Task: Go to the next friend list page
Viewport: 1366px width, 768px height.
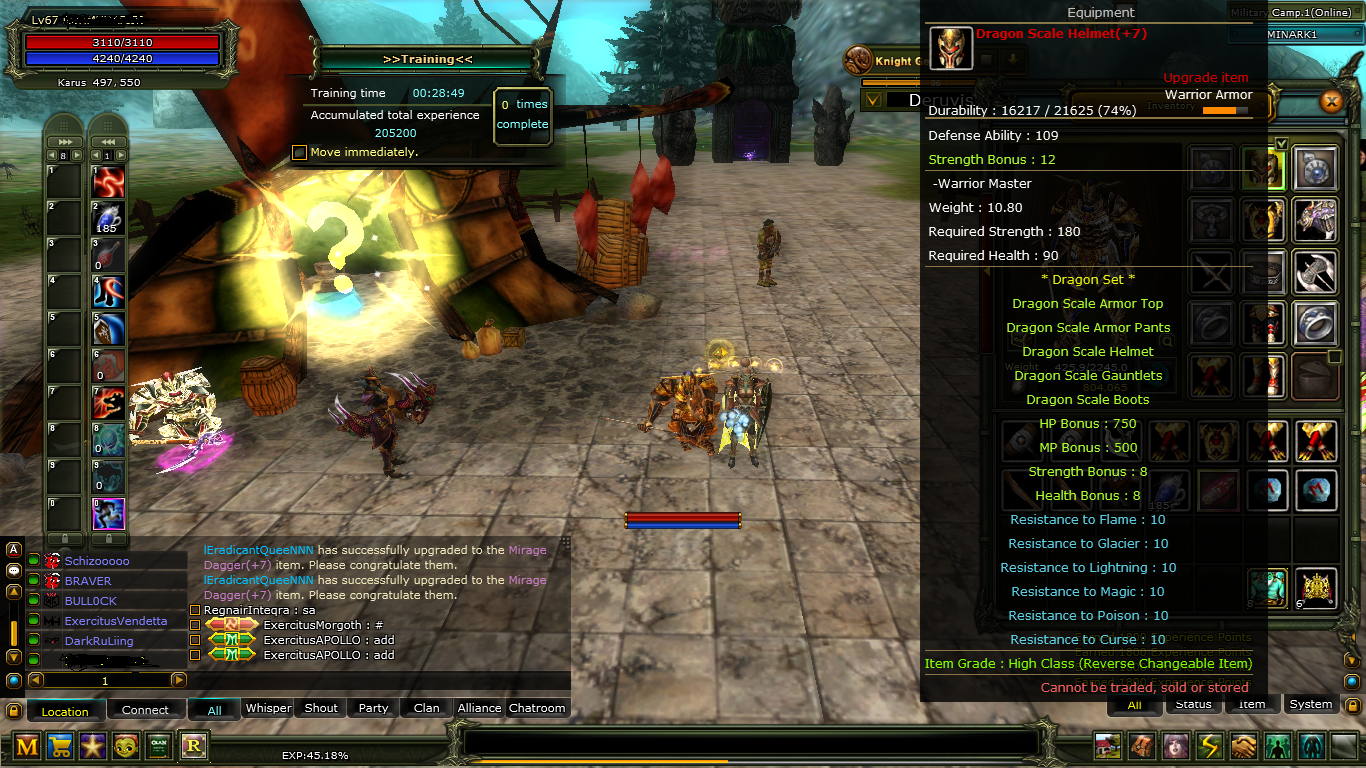Action: click(x=179, y=680)
